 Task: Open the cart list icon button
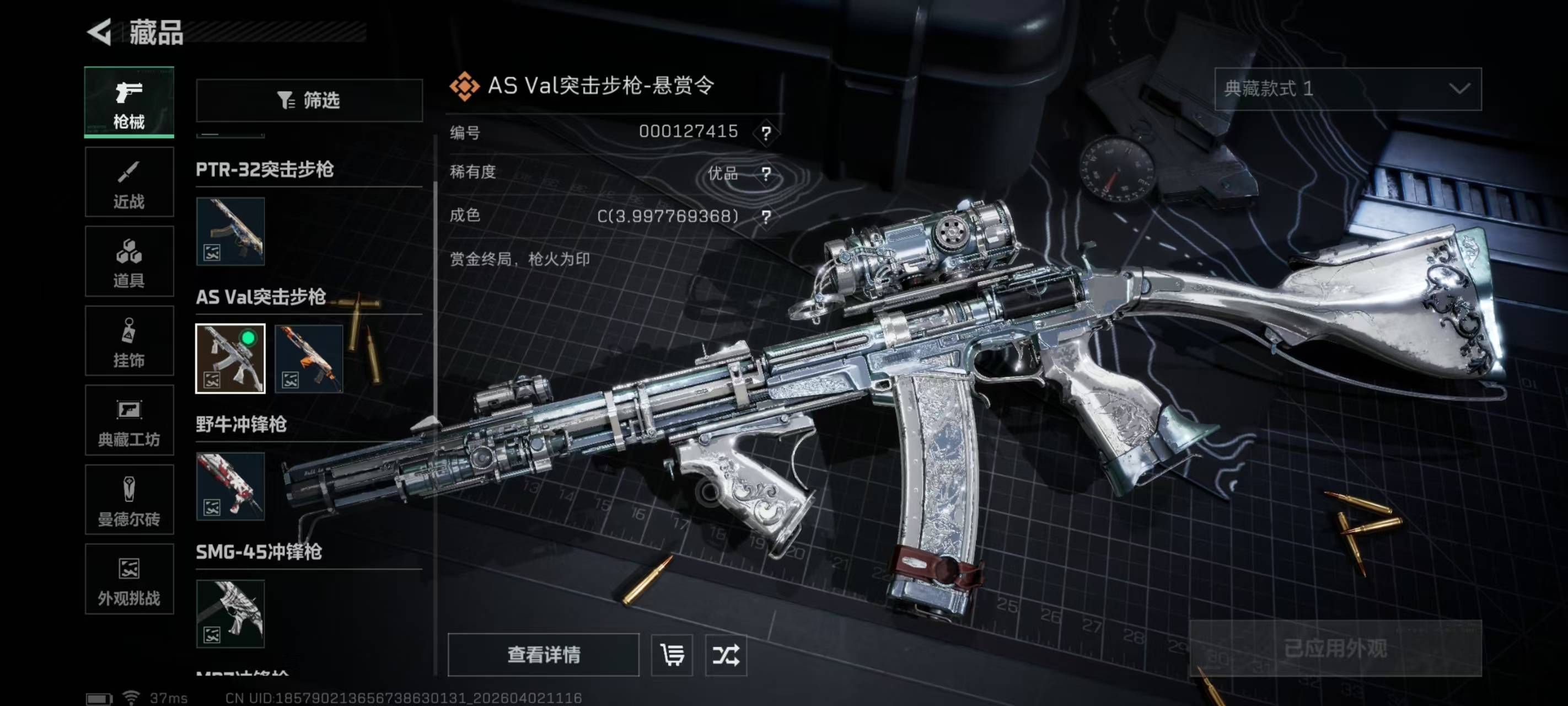click(672, 655)
